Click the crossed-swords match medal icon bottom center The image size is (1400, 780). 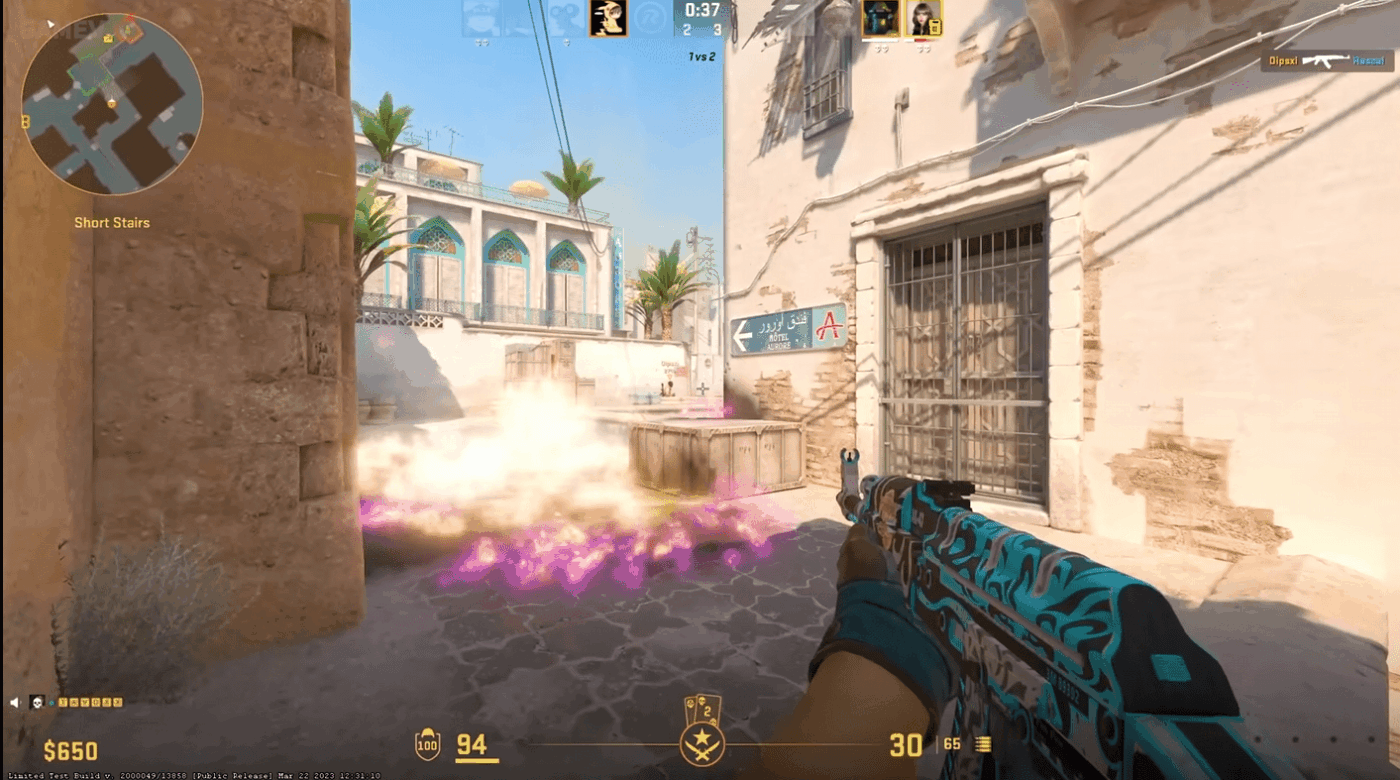(700, 746)
